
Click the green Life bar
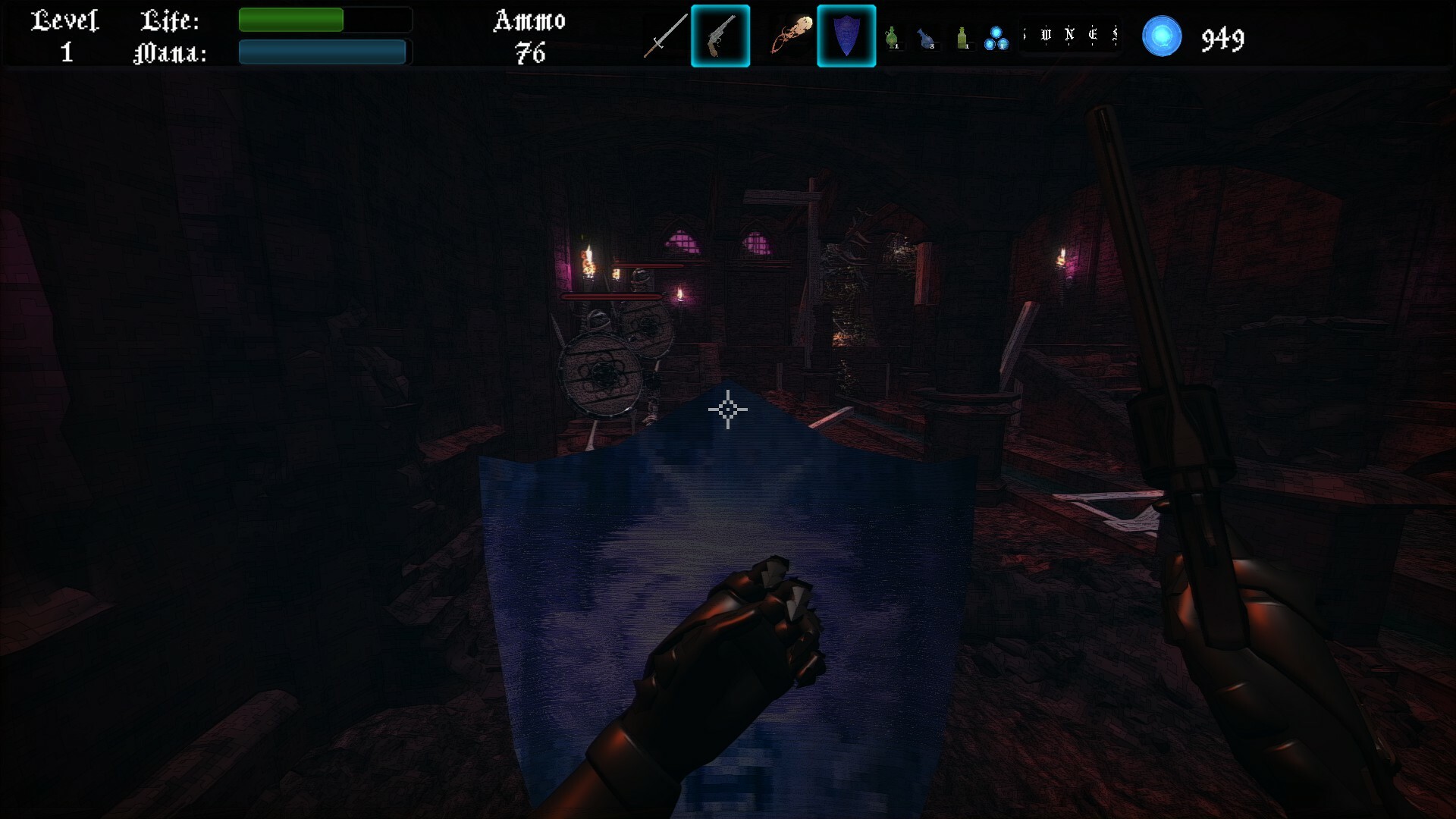(291, 18)
